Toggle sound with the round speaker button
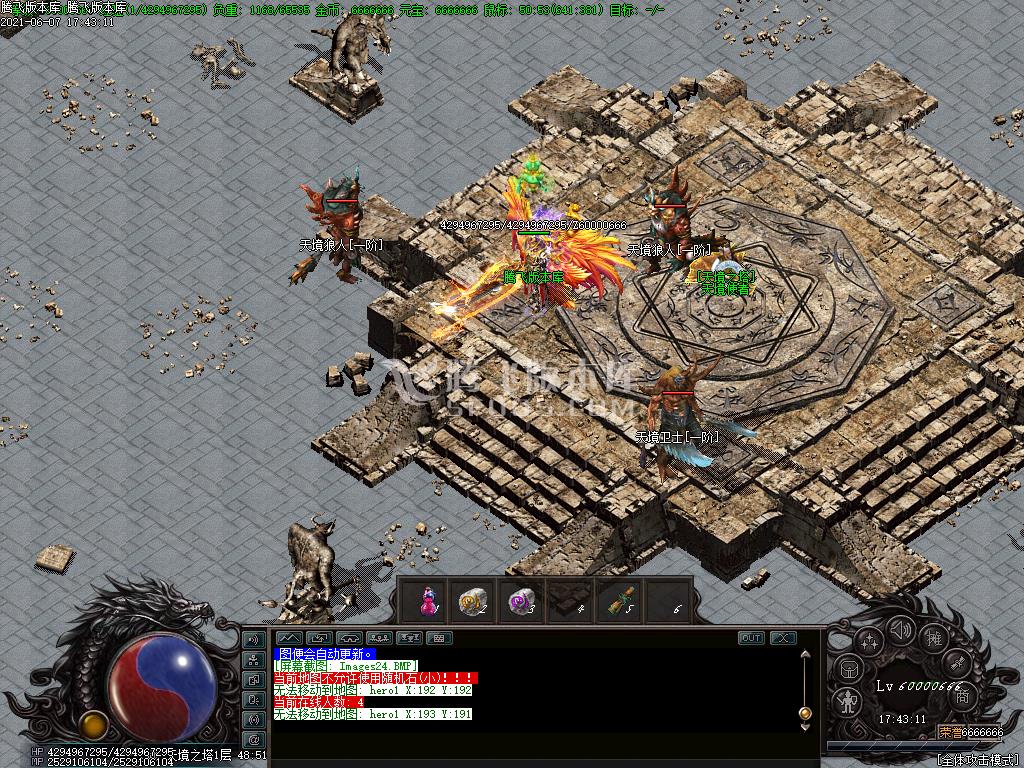The height and width of the screenshot is (768, 1024). tap(901, 630)
